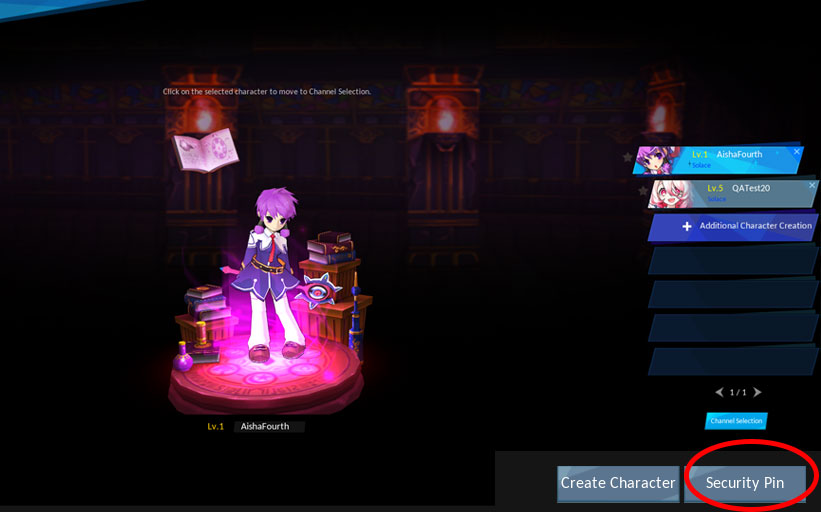Toggle the favorite star beside QATest20
The width and height of the screenshot is (821, 512).
642,190
